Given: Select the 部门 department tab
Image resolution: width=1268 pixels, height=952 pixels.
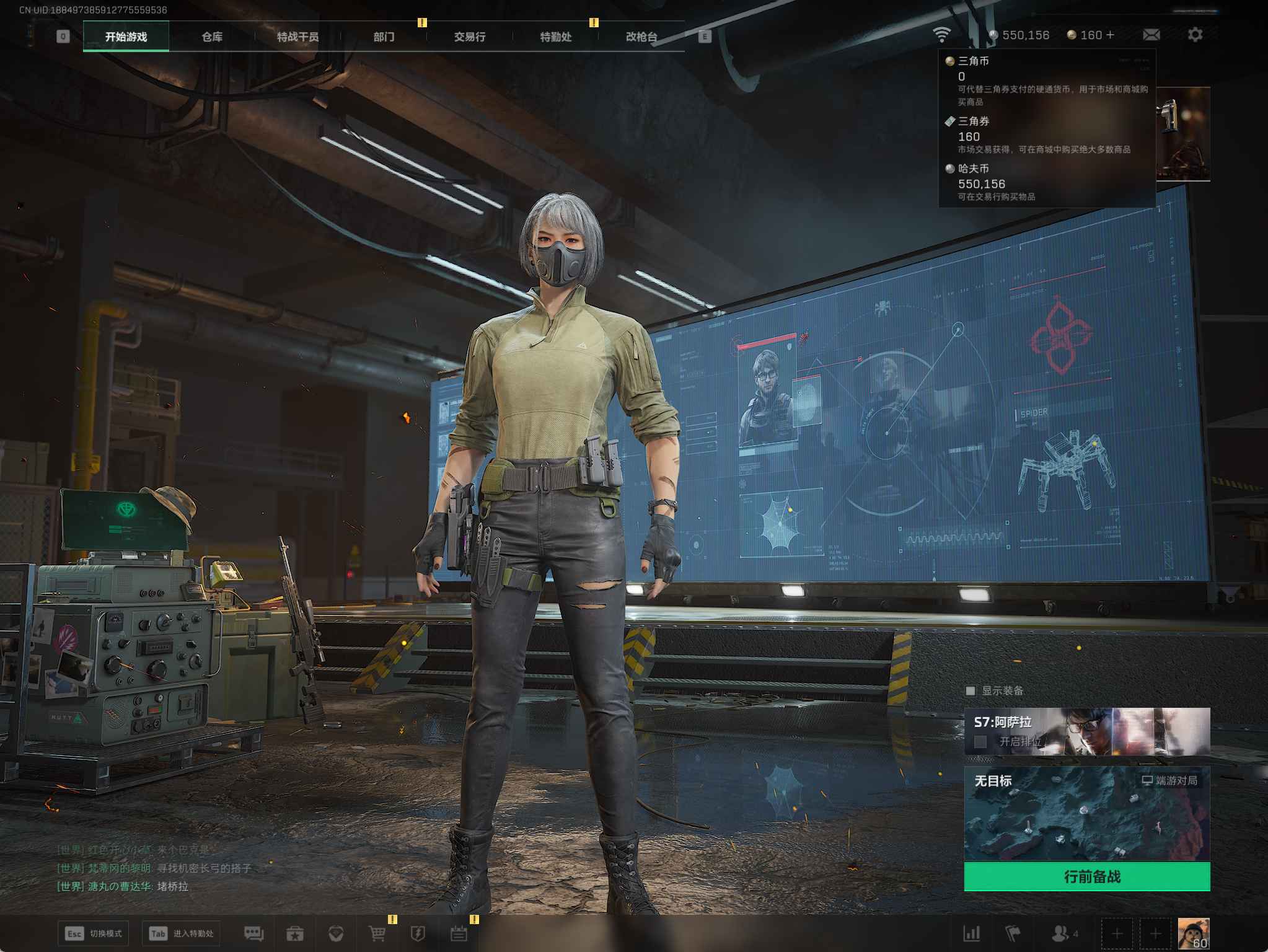Looking at the screenshot, I should 384,37.
